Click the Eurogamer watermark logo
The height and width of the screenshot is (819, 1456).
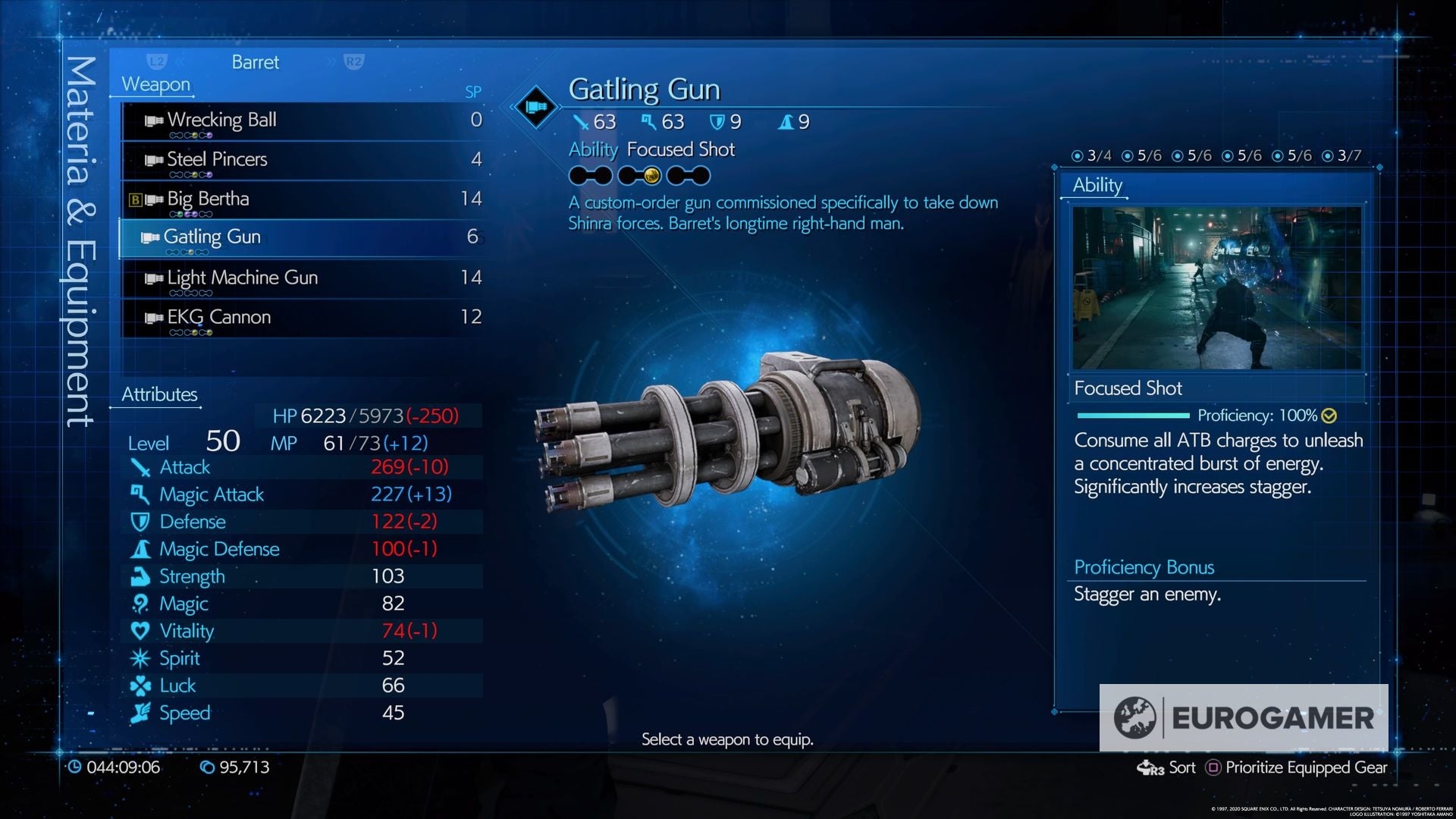pyautogui.click(x=1244, y=717)
